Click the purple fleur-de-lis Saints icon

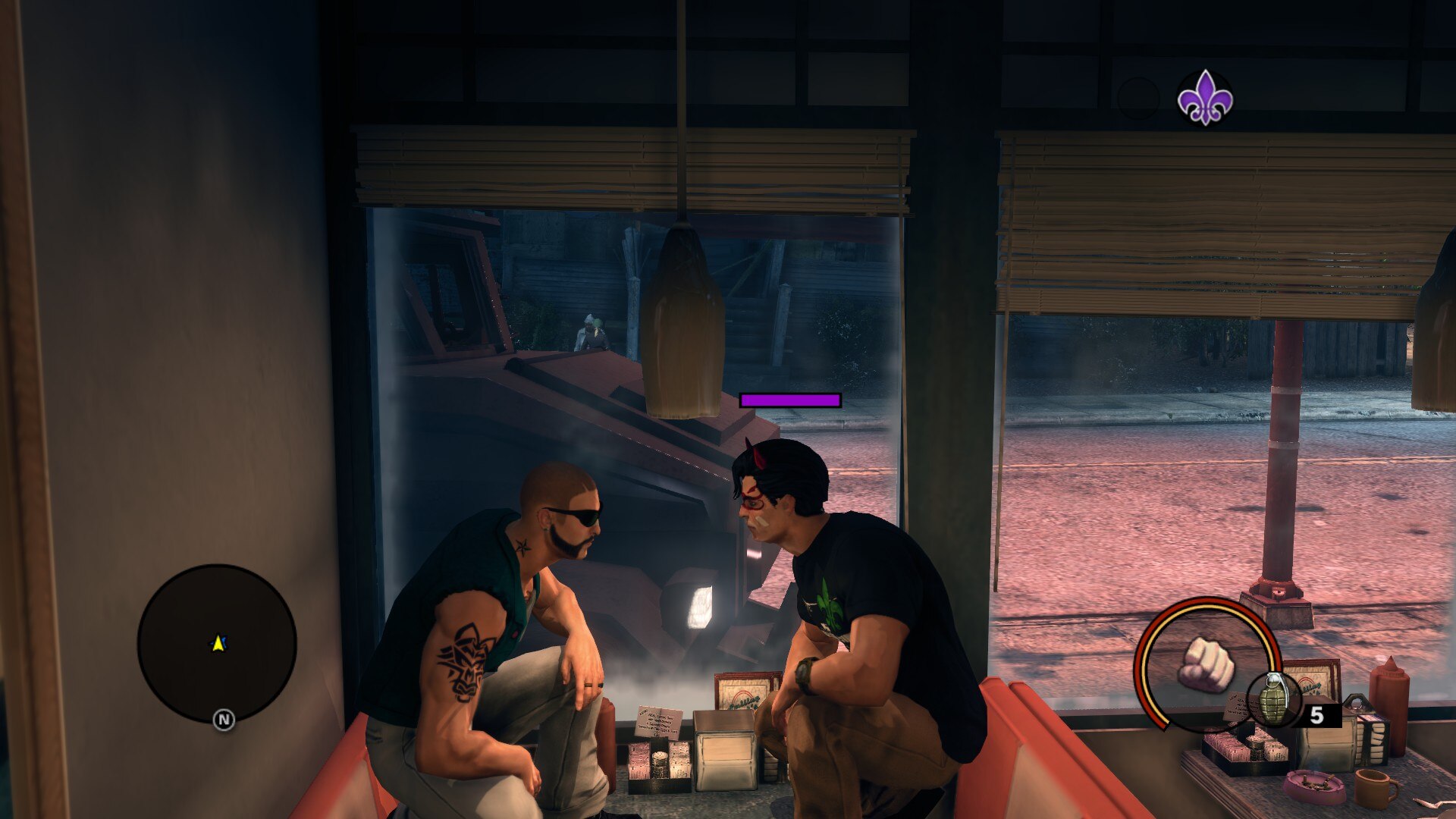pos(1204,98)
